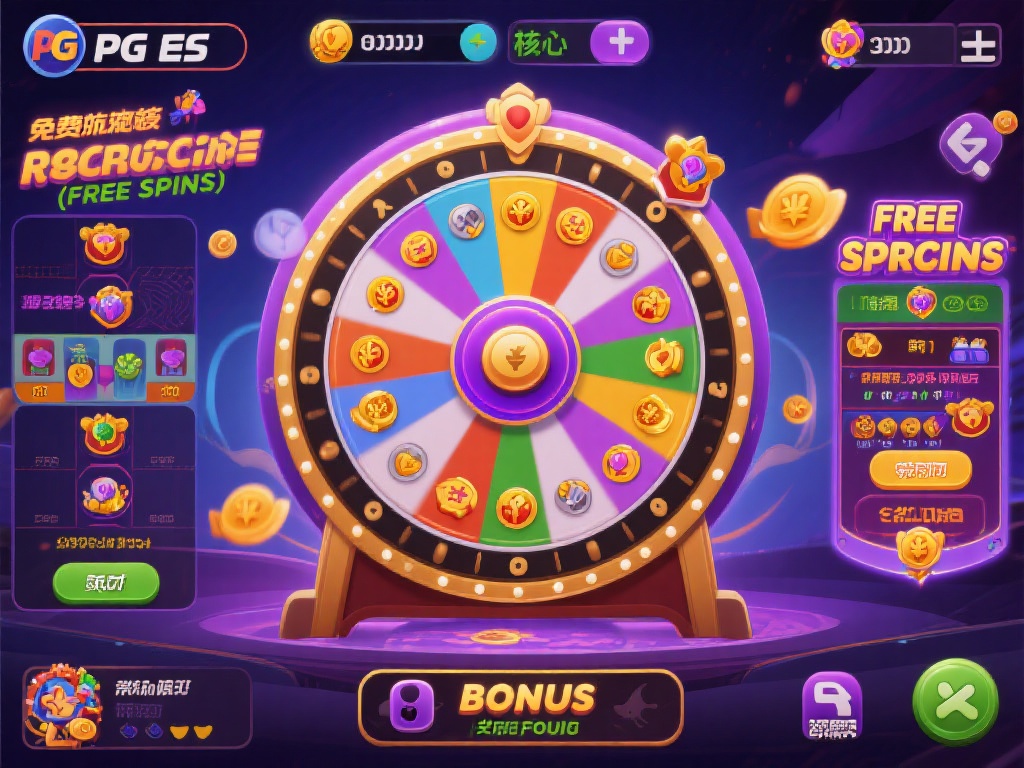This screenshot has width=1024, height=768.
Task: Tap the purple plus button
Action: pos(619,43)
